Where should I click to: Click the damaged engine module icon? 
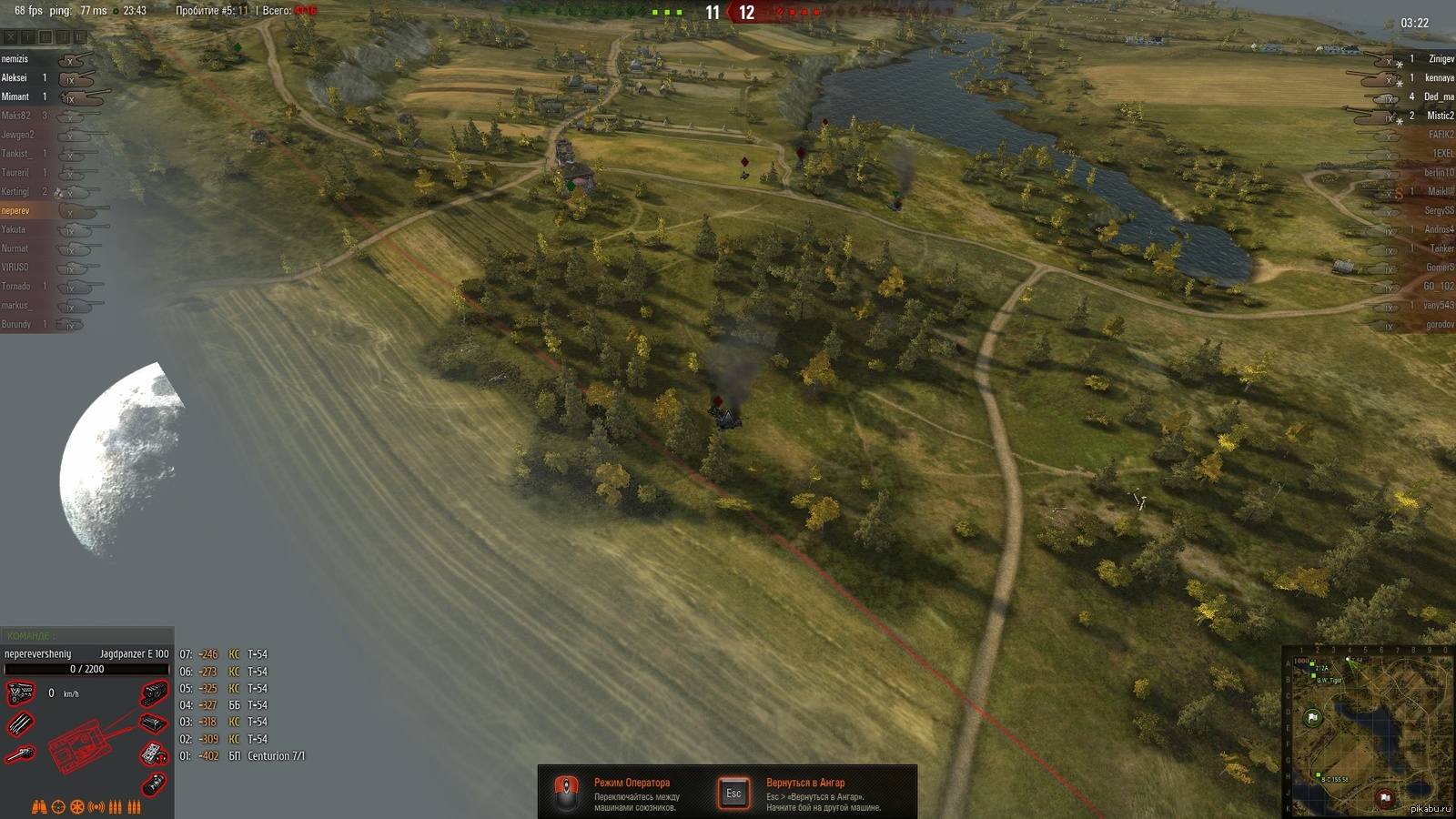pos(20,694)
